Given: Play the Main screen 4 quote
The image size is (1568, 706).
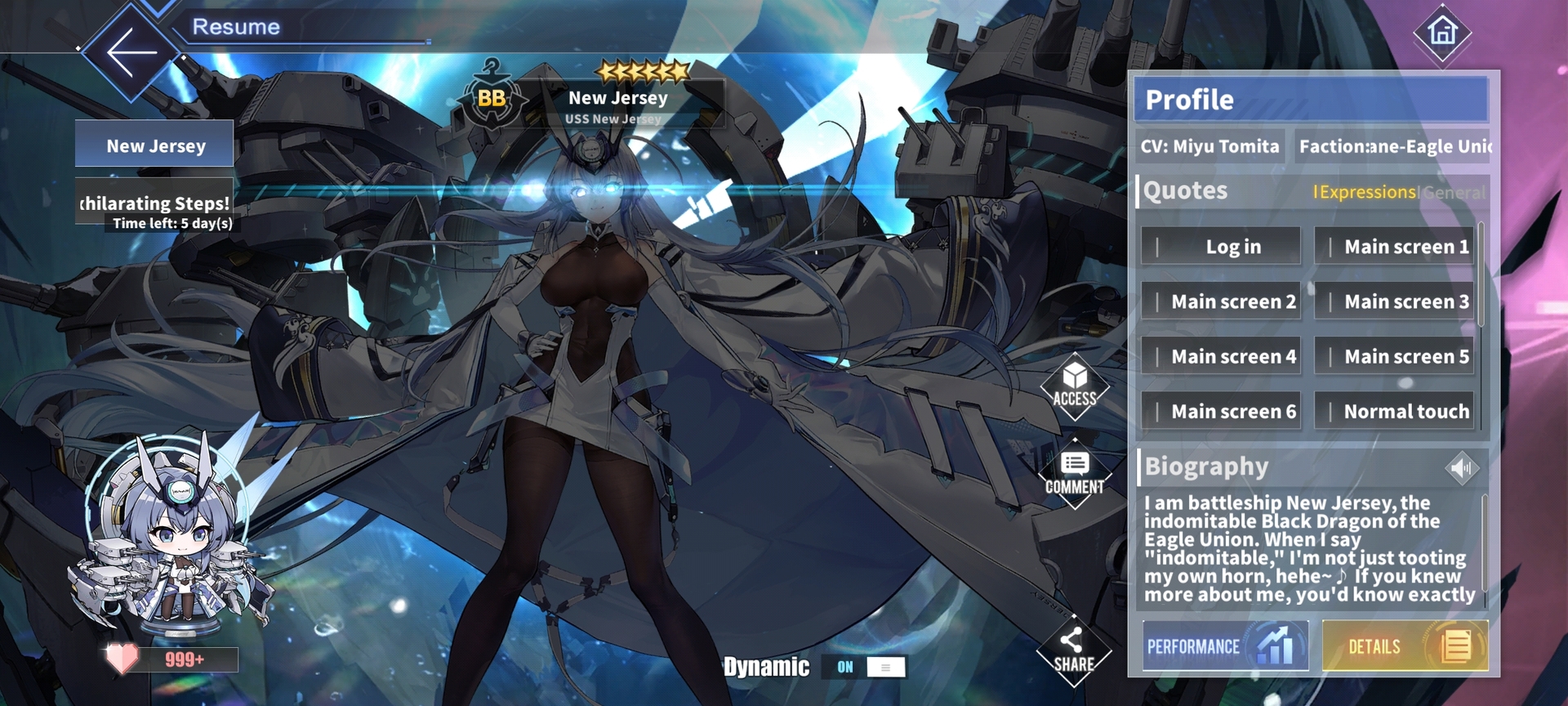Looking at the screenshot, I should tap(1221, 356).
